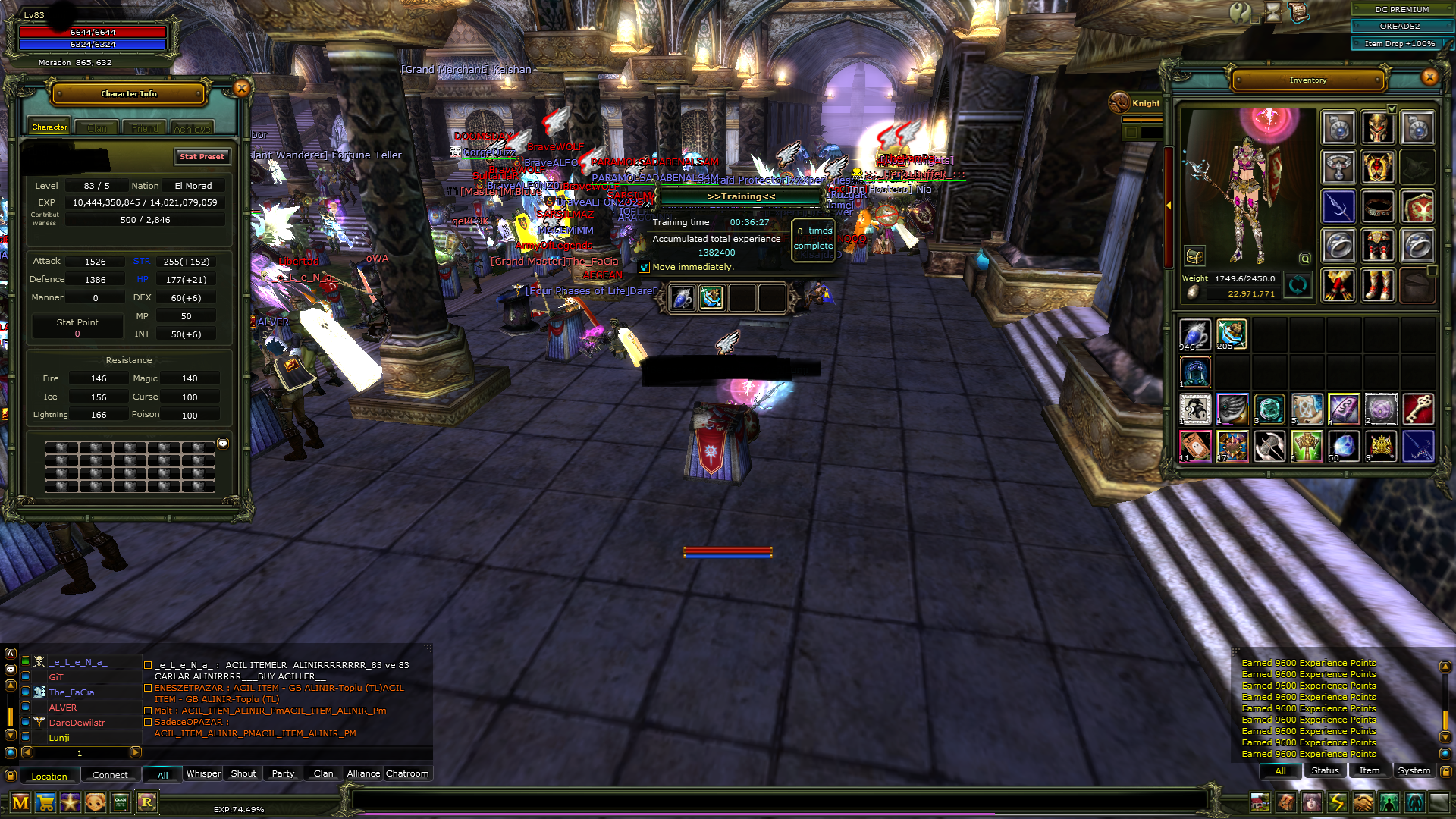Select The_FaCia in the party list
The image size is (1456, 819).
[71, 692]
